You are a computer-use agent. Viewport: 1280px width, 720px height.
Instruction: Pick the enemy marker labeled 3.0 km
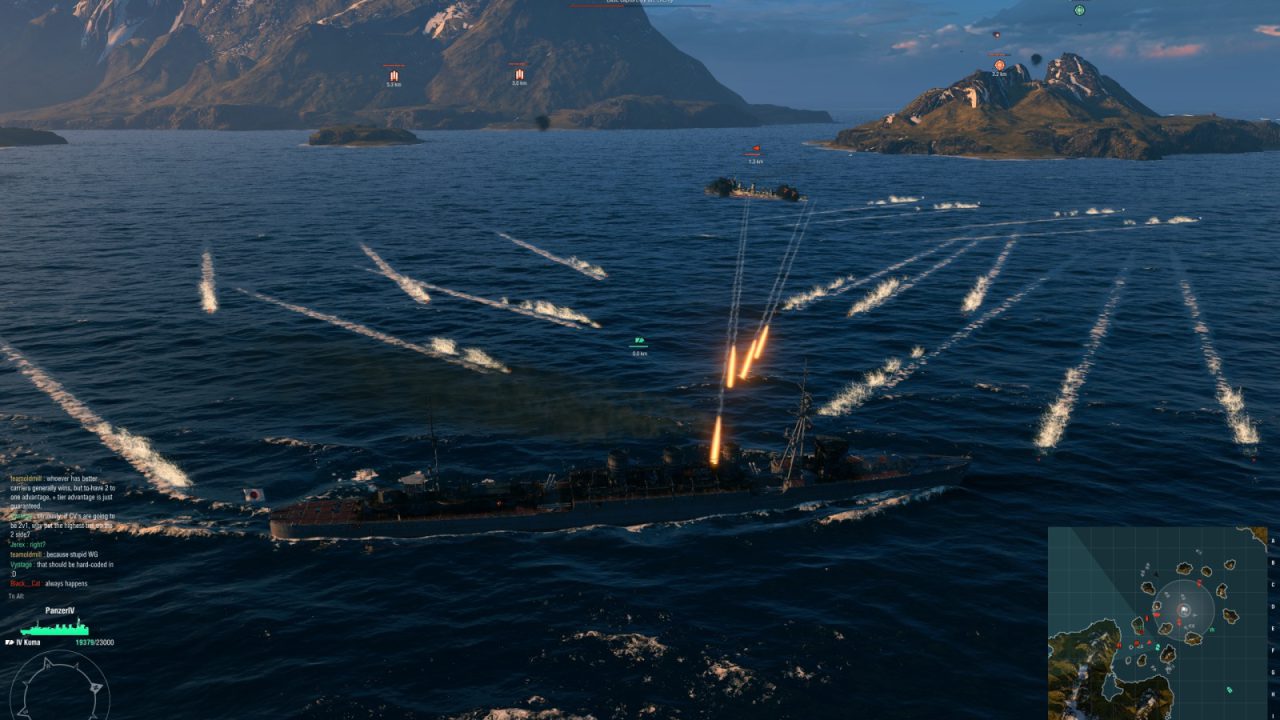[x=519, y=74]
